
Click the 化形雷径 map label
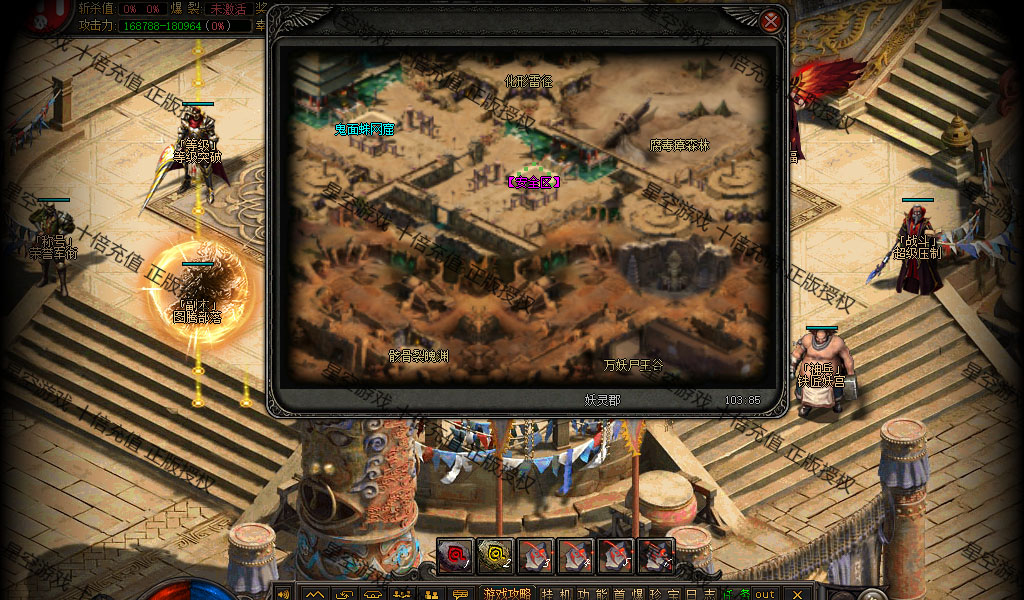click(528, 81)
